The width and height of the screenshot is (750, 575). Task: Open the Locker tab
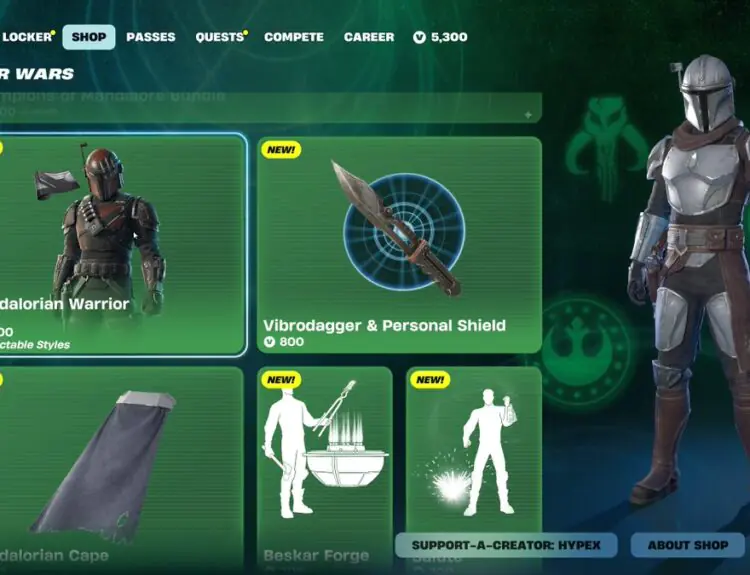tap(26, 37)
